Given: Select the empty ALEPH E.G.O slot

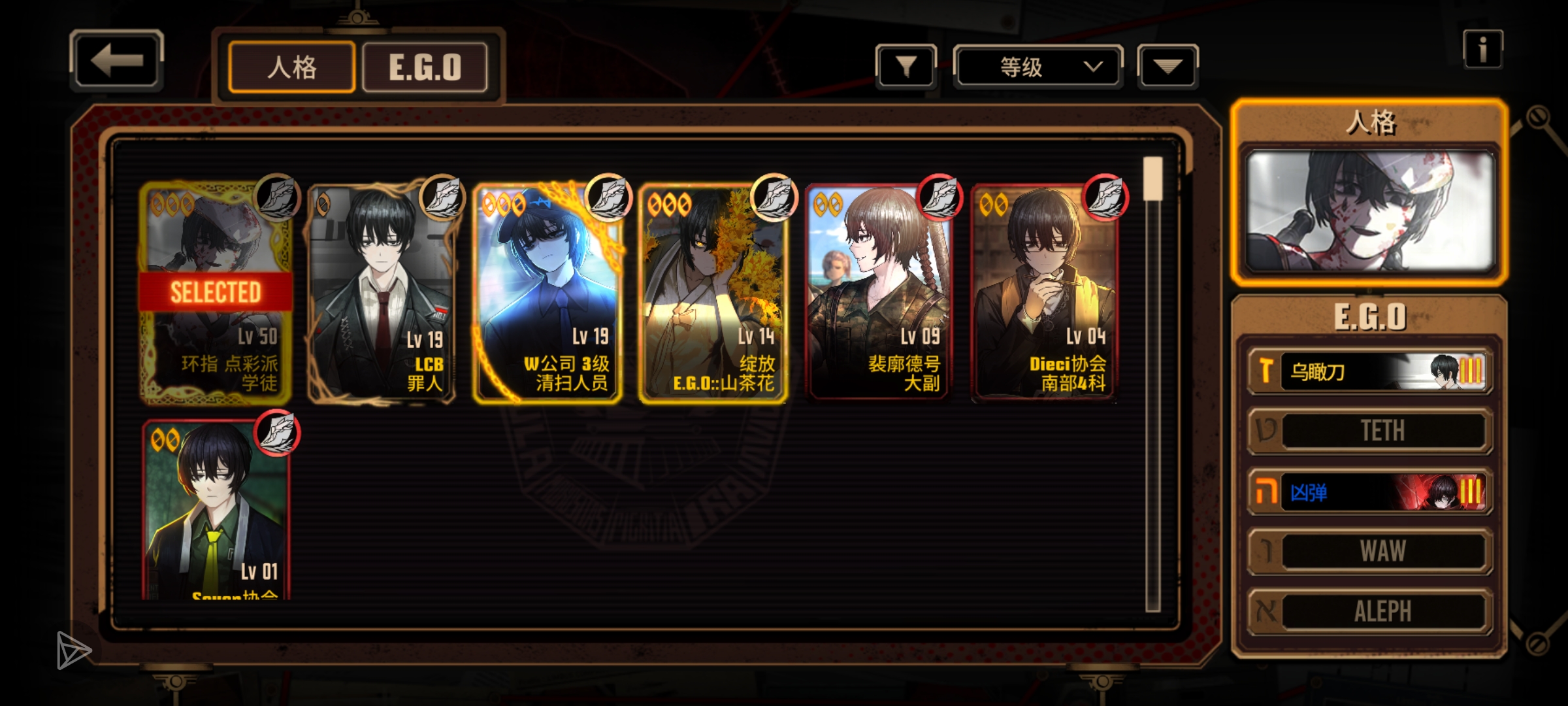Looking at the screenshot, I should pyautogui.click(x=1370, y=611).
